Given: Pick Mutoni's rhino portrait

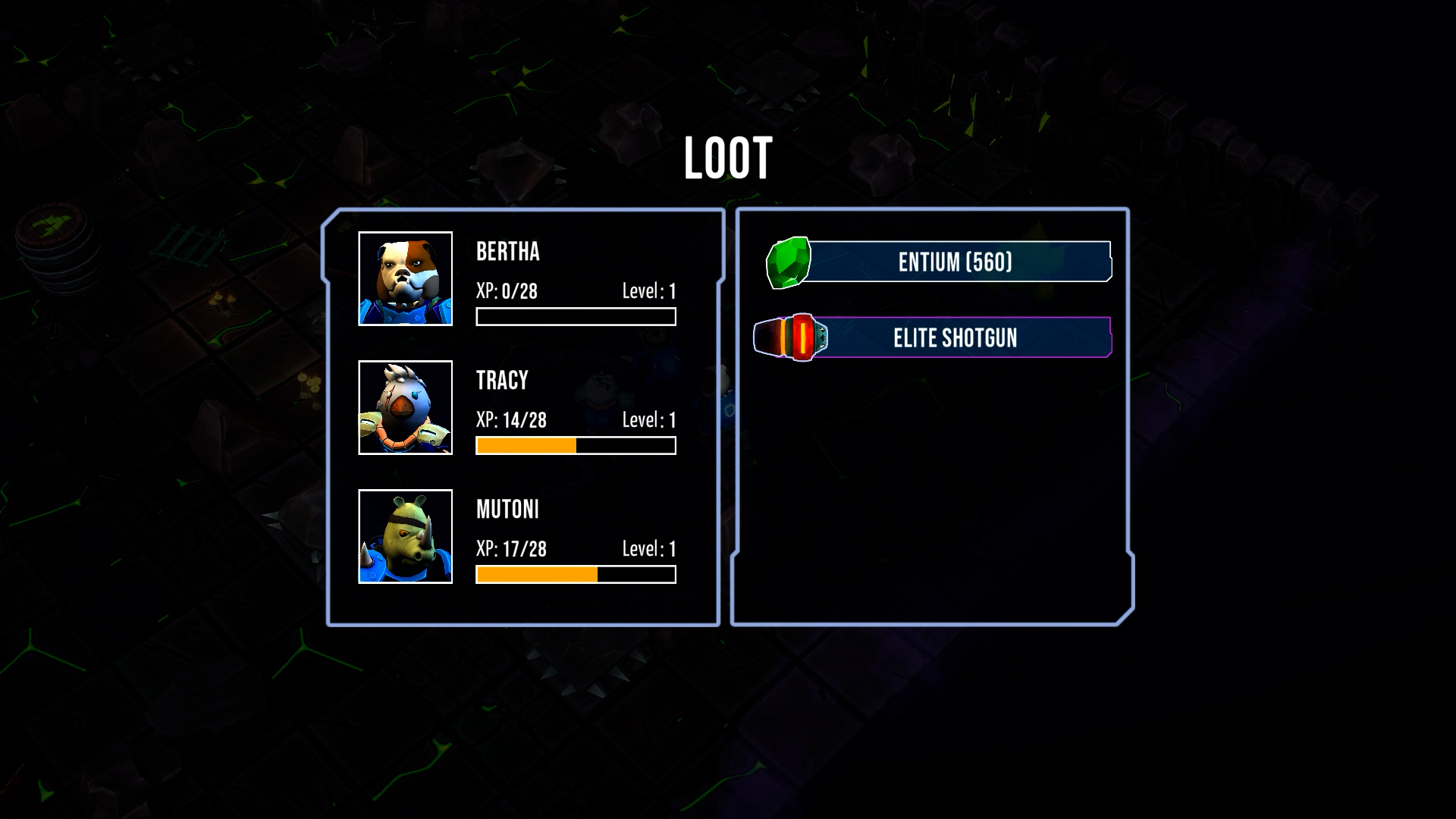Looking at the screenshot, I should coord(405,537).
